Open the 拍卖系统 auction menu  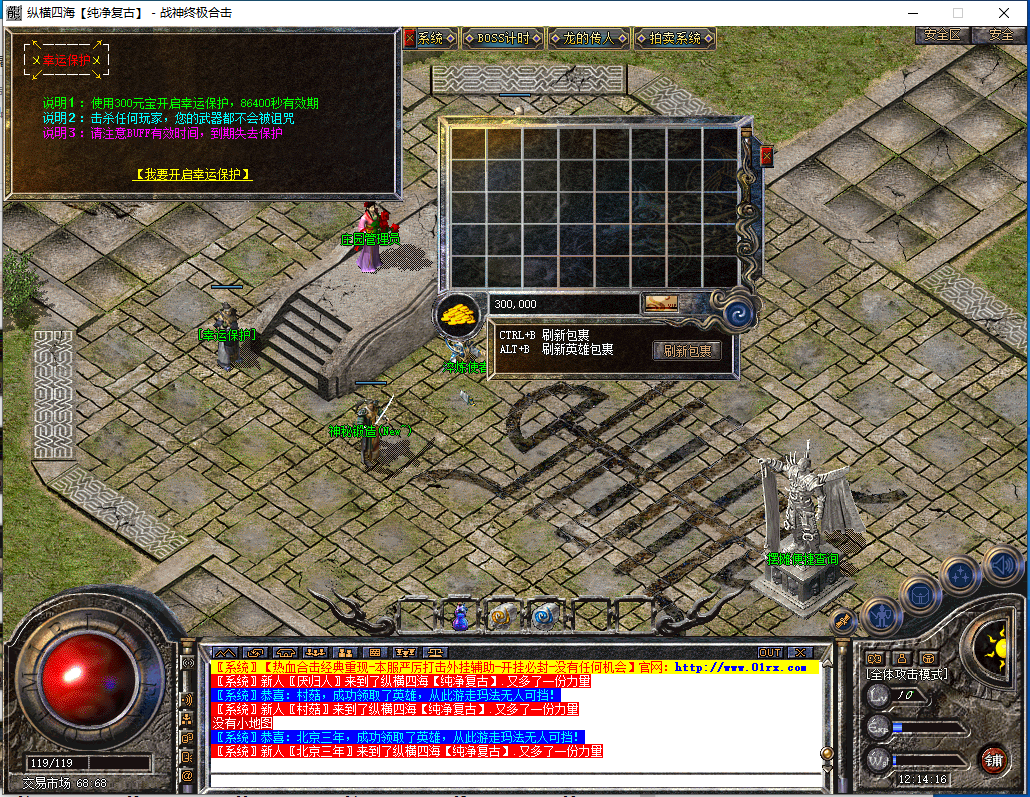[675, 39]
